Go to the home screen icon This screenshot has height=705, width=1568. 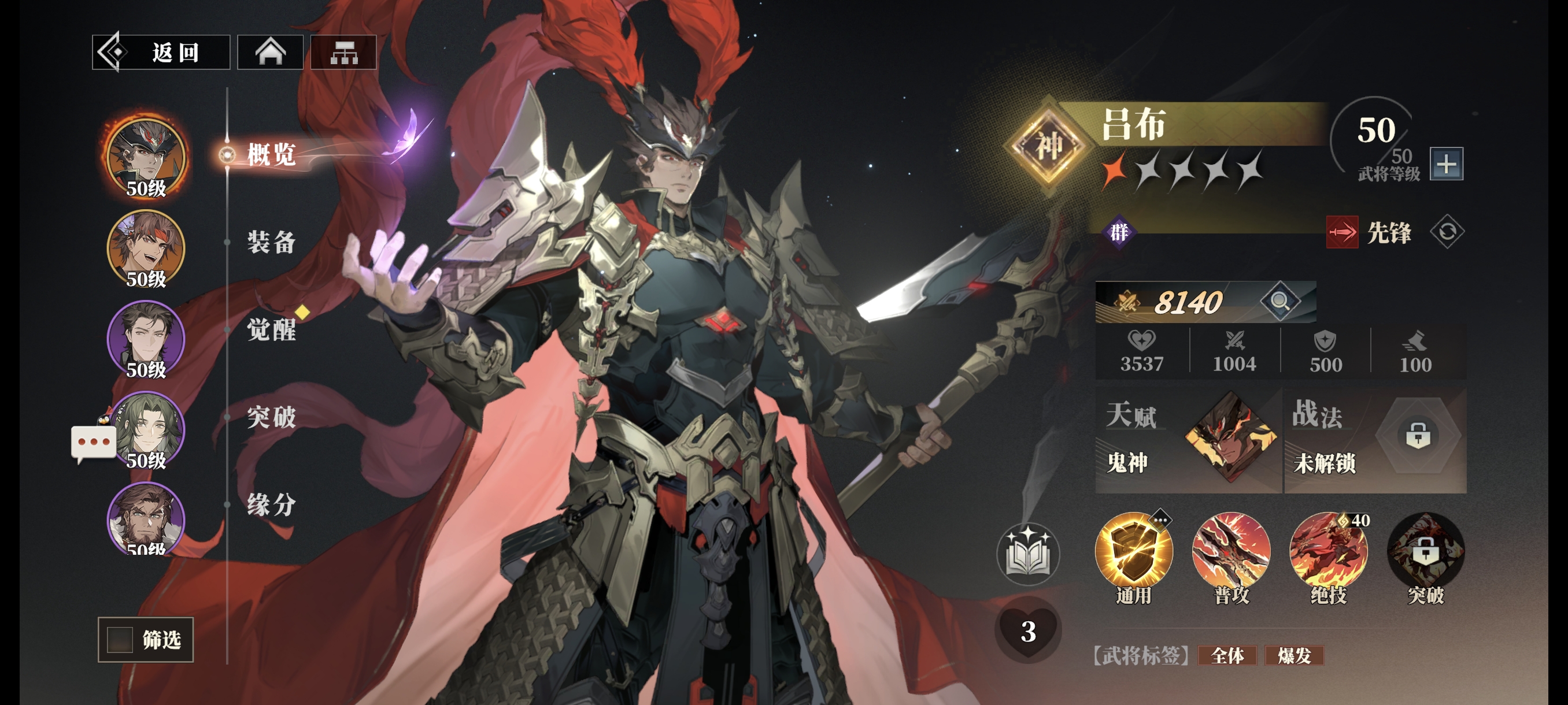[x=270, y=53]
